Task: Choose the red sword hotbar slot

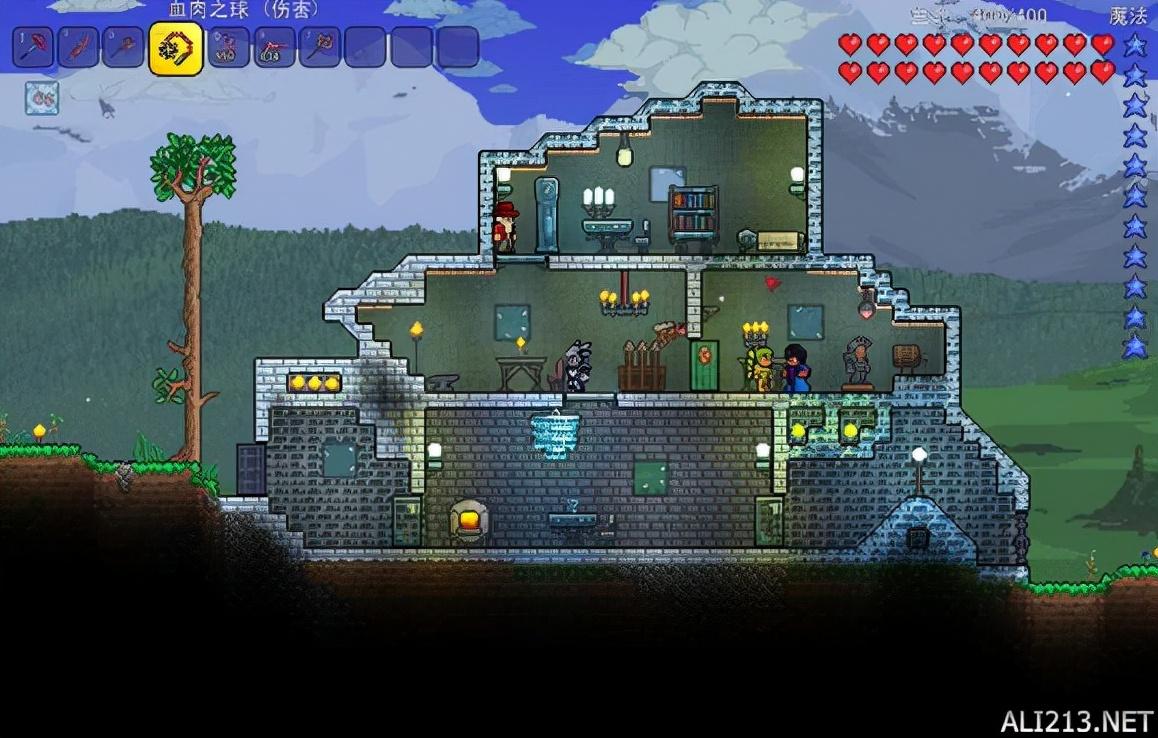Action: pyautogui.click(x=78, y=47)
